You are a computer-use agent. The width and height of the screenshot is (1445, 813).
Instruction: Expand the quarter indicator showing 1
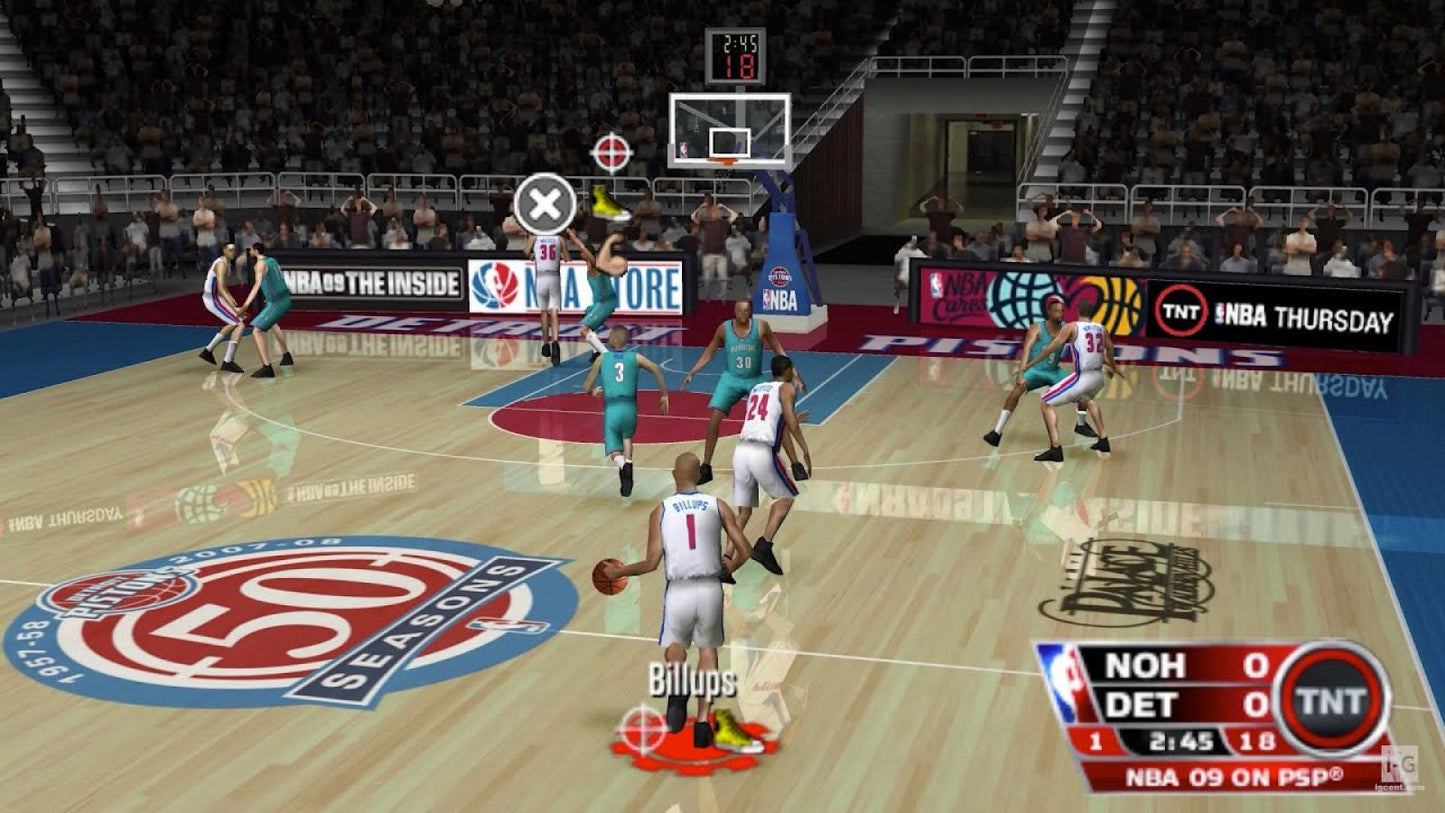coord(1094,740)
